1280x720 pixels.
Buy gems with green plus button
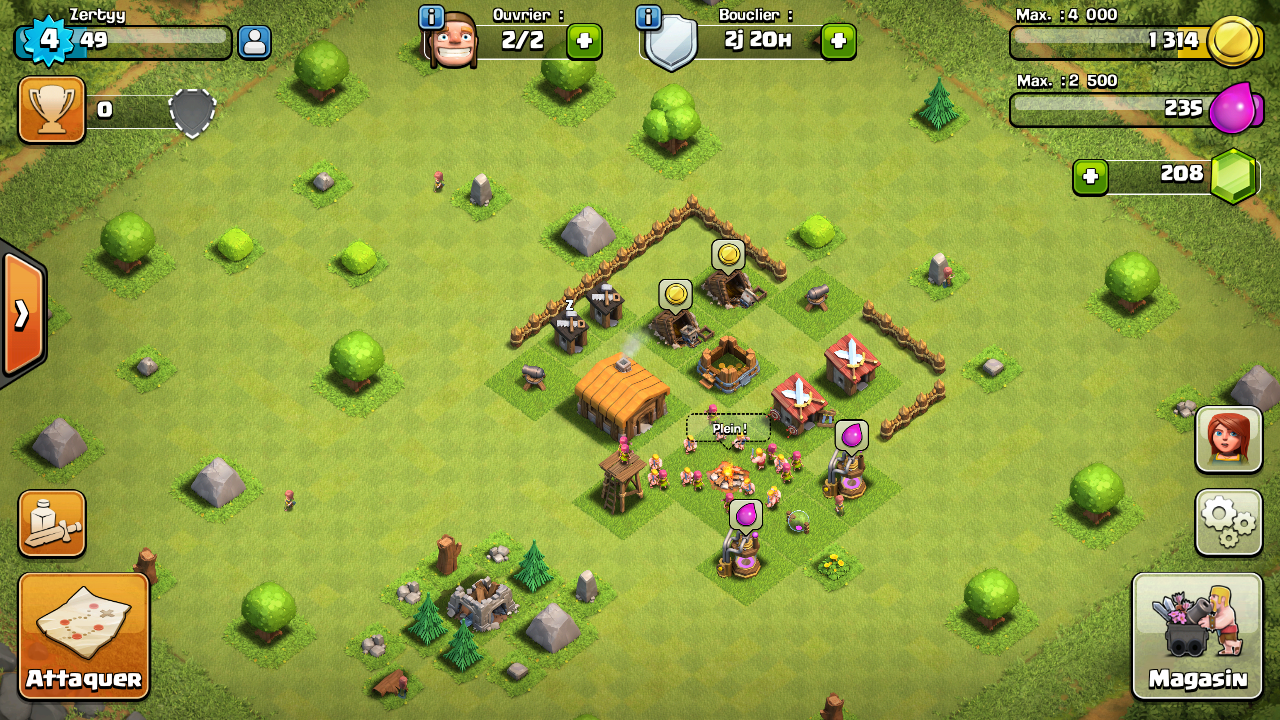pos(1090,177)
